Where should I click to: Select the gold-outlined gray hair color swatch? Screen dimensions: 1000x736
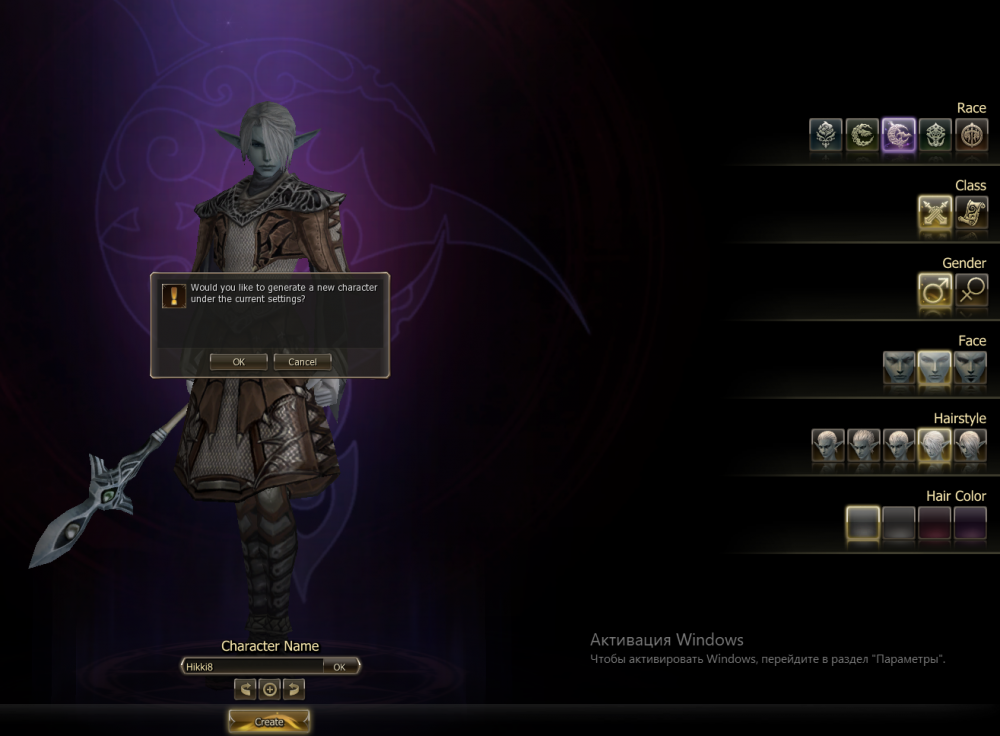click(x=862, y=523)
